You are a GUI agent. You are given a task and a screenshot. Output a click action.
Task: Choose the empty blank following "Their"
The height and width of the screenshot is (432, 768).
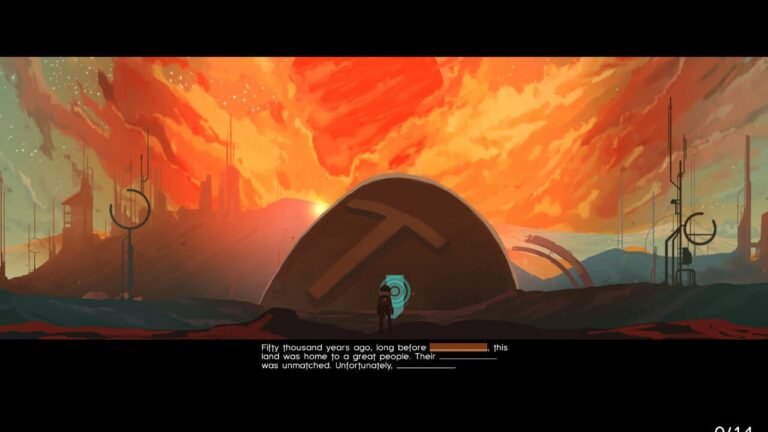coord(468,357)
